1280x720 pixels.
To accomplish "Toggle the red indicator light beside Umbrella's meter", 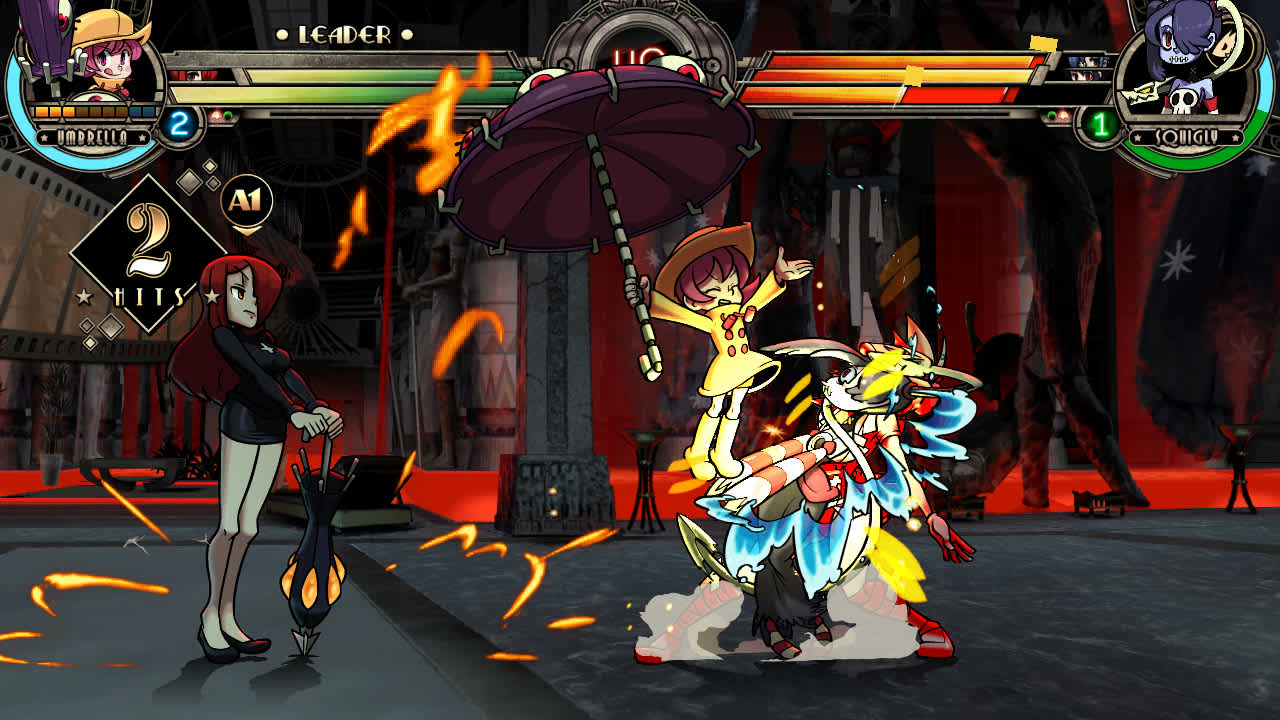I will click(x=217, y=116).
